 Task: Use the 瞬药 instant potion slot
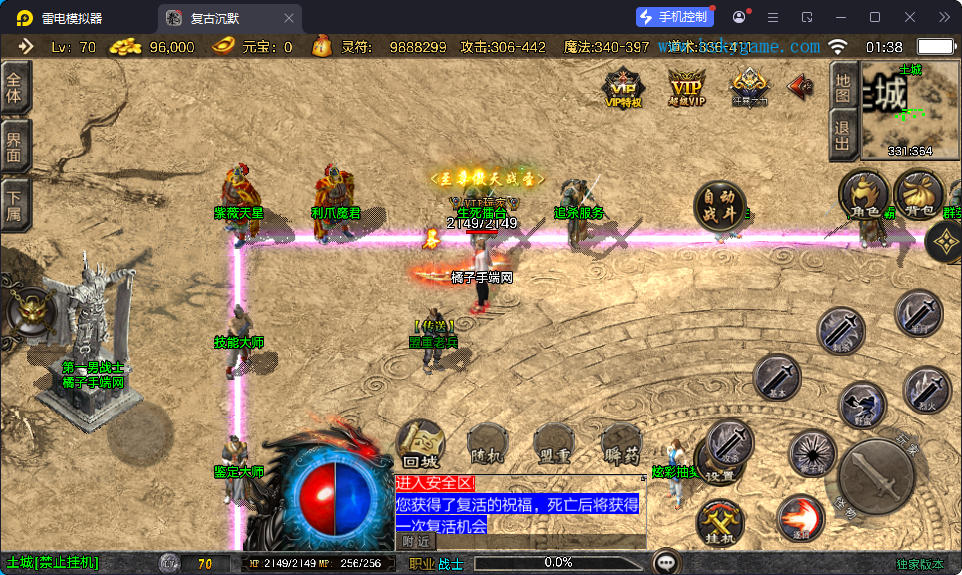620,445
